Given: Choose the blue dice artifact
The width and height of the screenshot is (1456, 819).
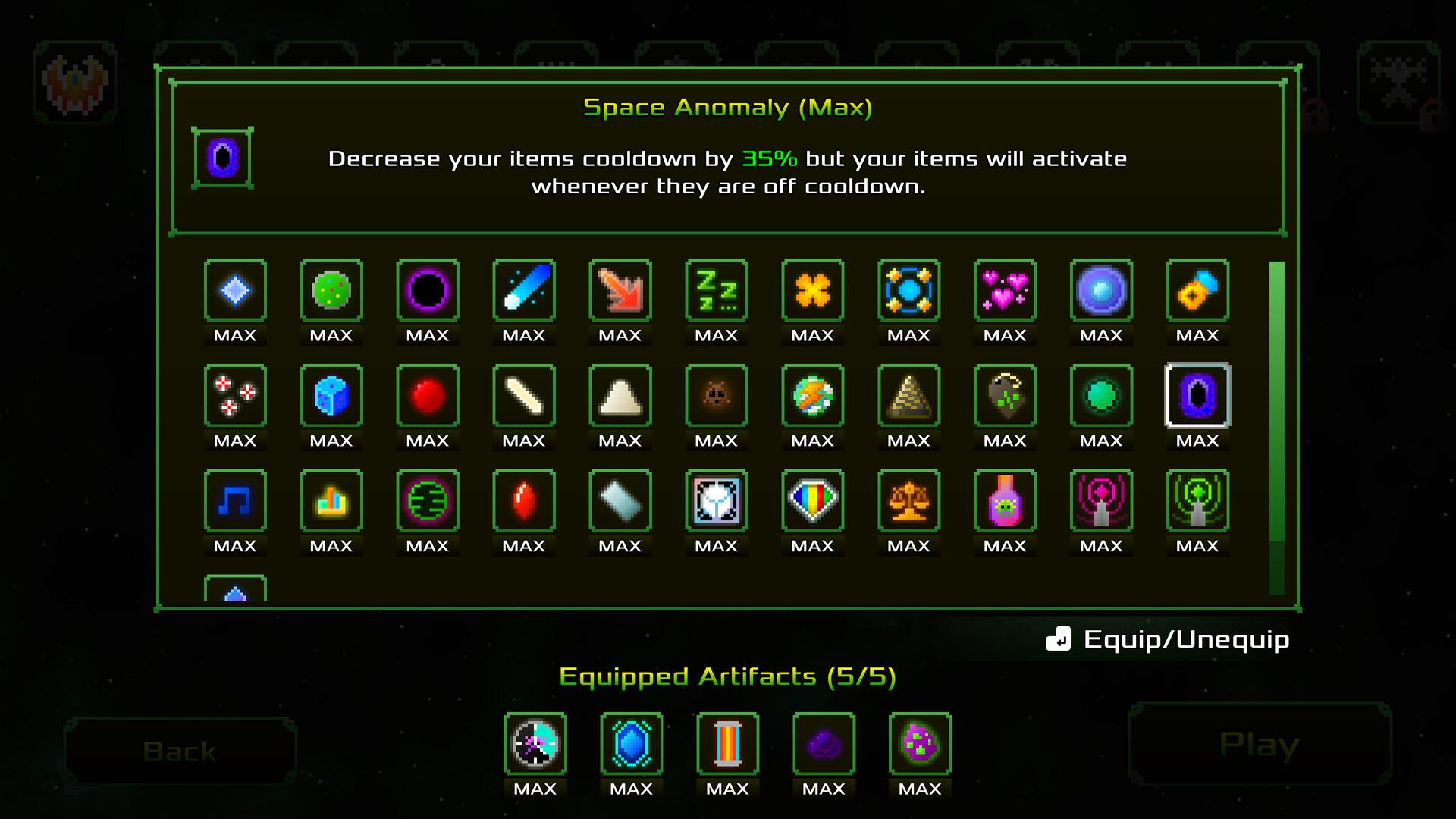Looking at the screenshot, I should coord(331,396).
